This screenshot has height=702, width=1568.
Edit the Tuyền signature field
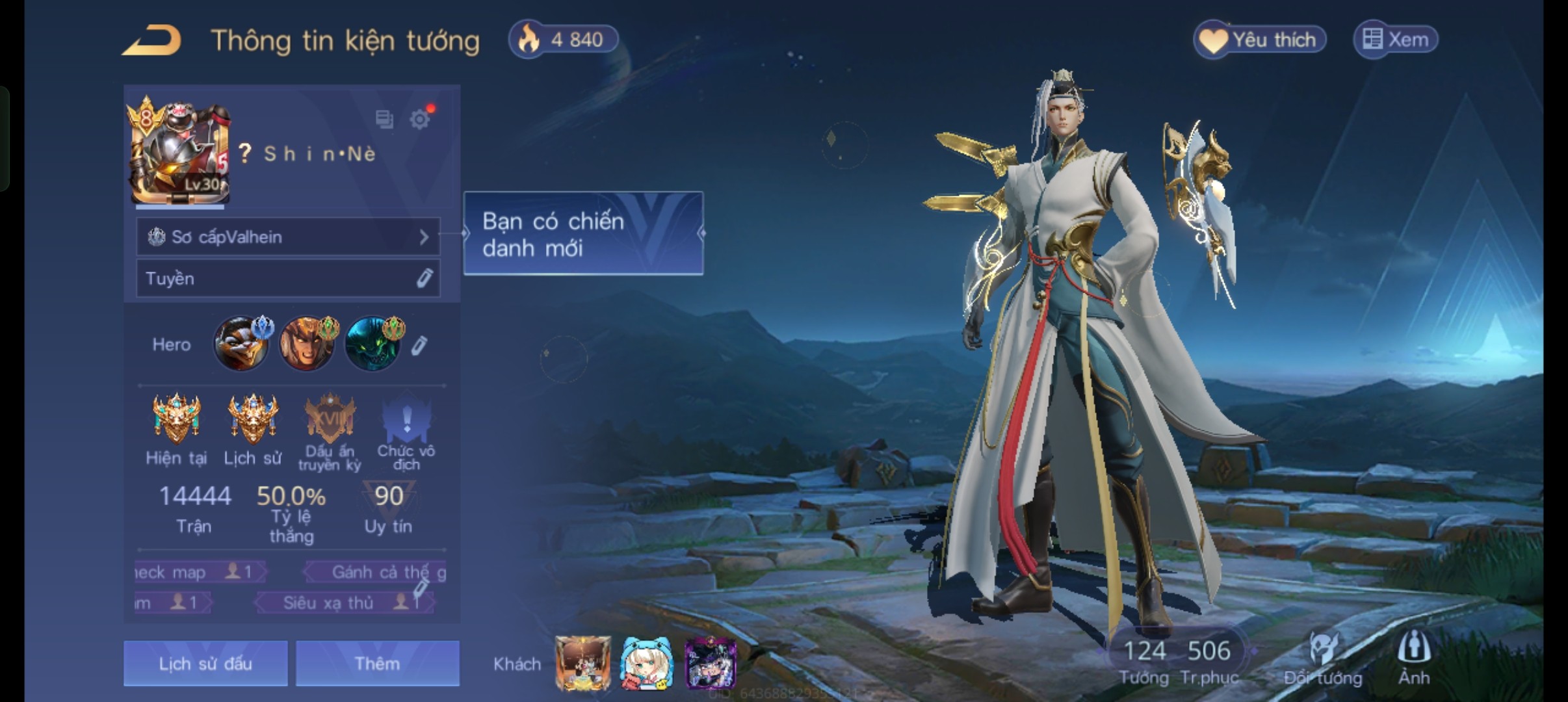[x=424, y=278]
